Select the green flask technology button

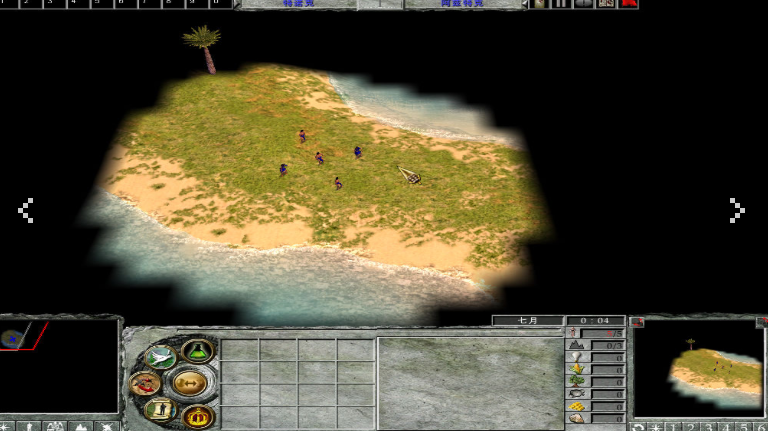(196, 352)
